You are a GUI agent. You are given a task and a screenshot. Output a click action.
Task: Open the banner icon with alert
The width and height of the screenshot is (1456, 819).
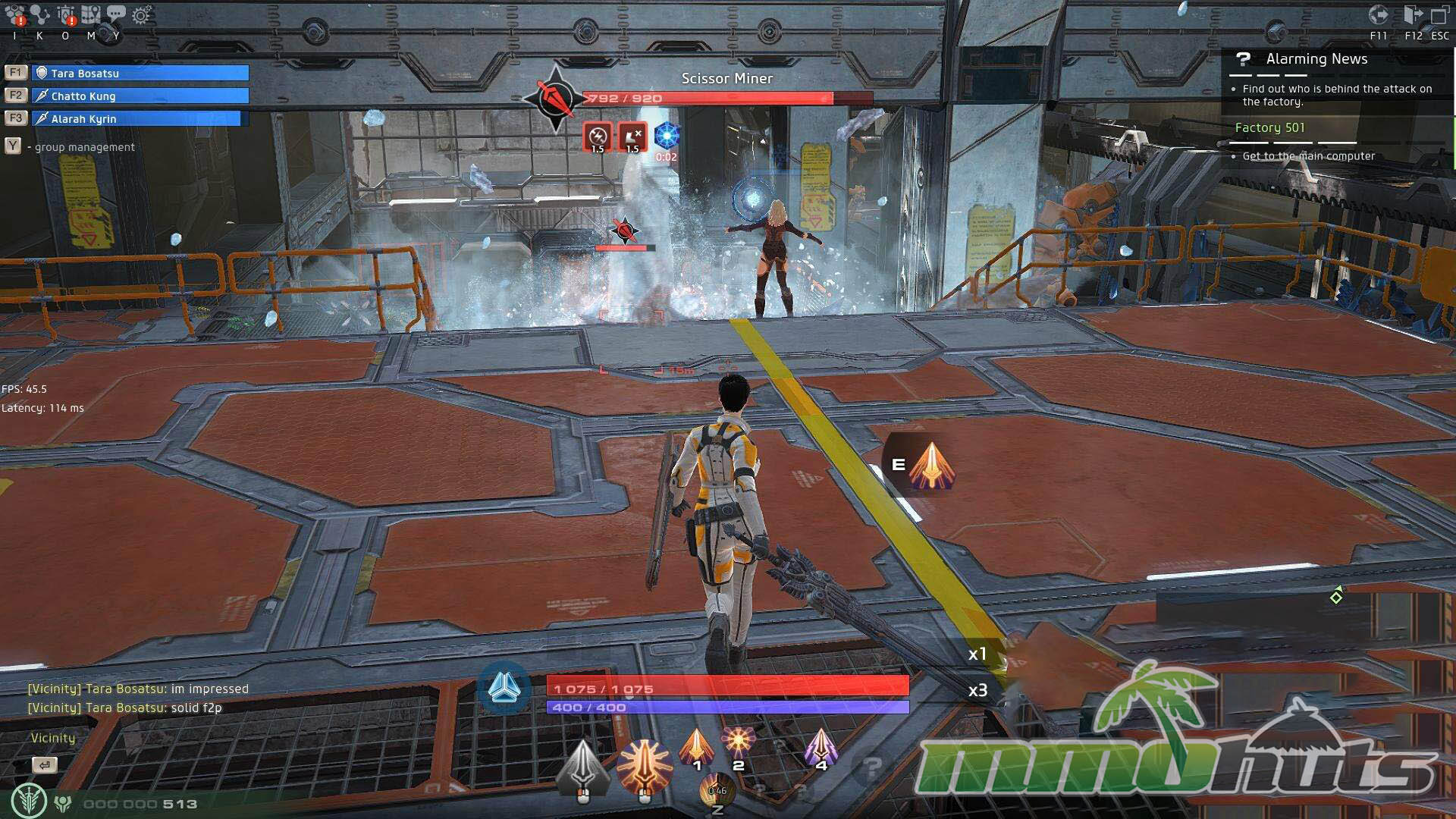click(x=66, y=15)
